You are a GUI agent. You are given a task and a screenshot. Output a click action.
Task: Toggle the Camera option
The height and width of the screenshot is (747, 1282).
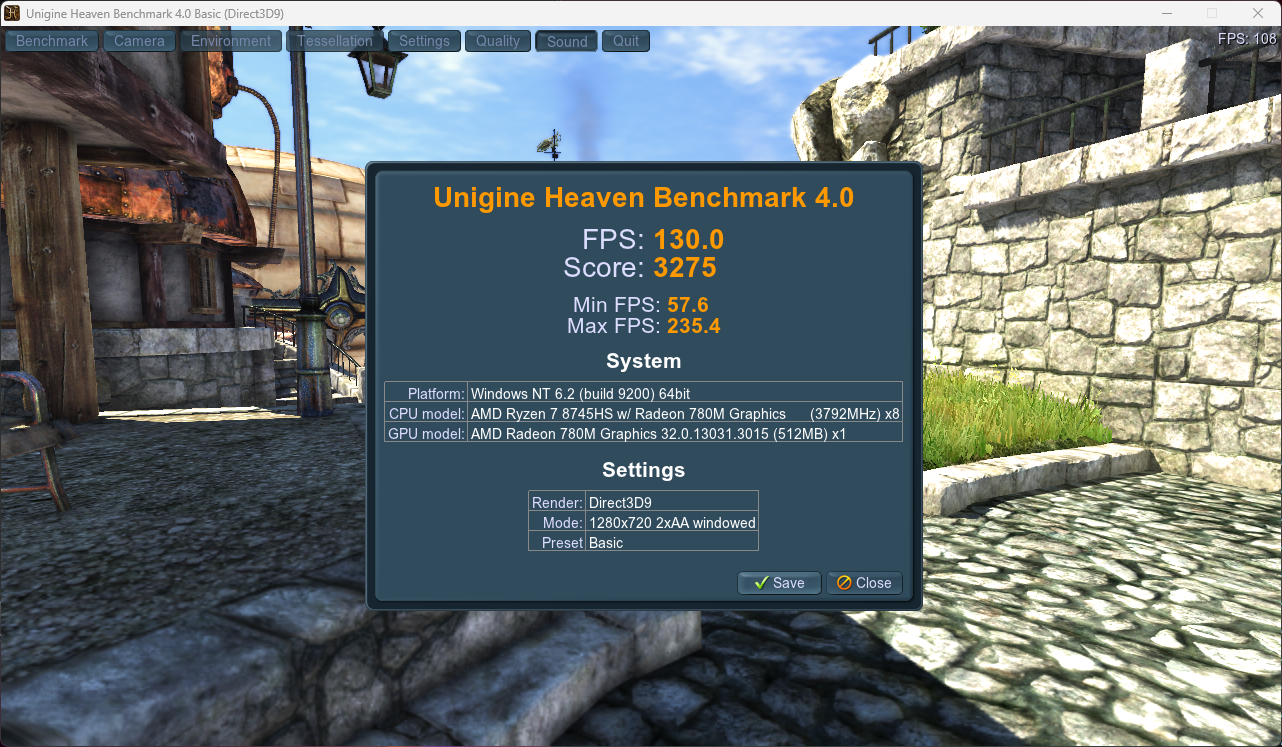tap(139, 41)
